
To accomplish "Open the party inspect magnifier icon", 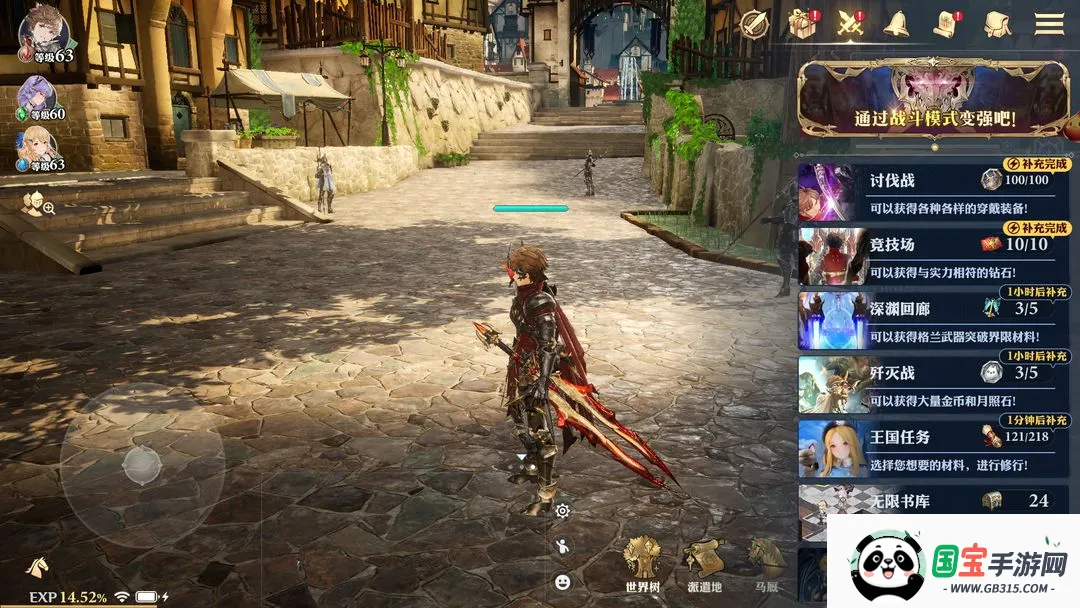I will point(38,205).
